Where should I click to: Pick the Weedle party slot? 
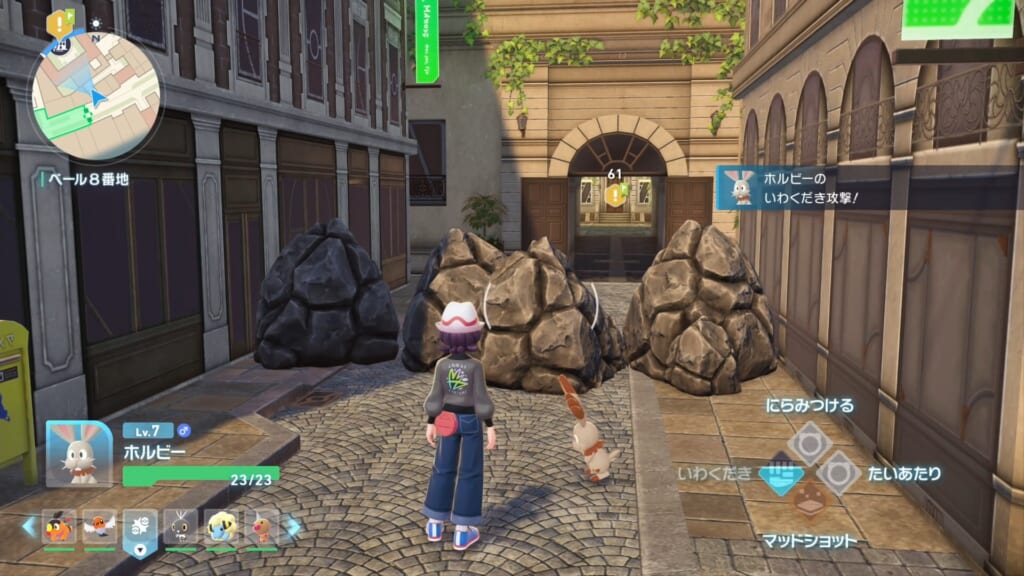261,526
